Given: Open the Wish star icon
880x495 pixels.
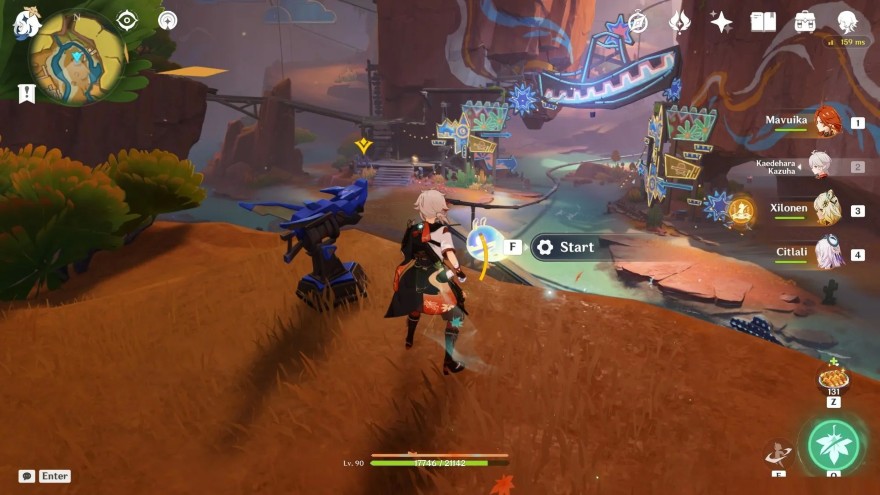Looking at the screenshot, I should click(720, 22).
